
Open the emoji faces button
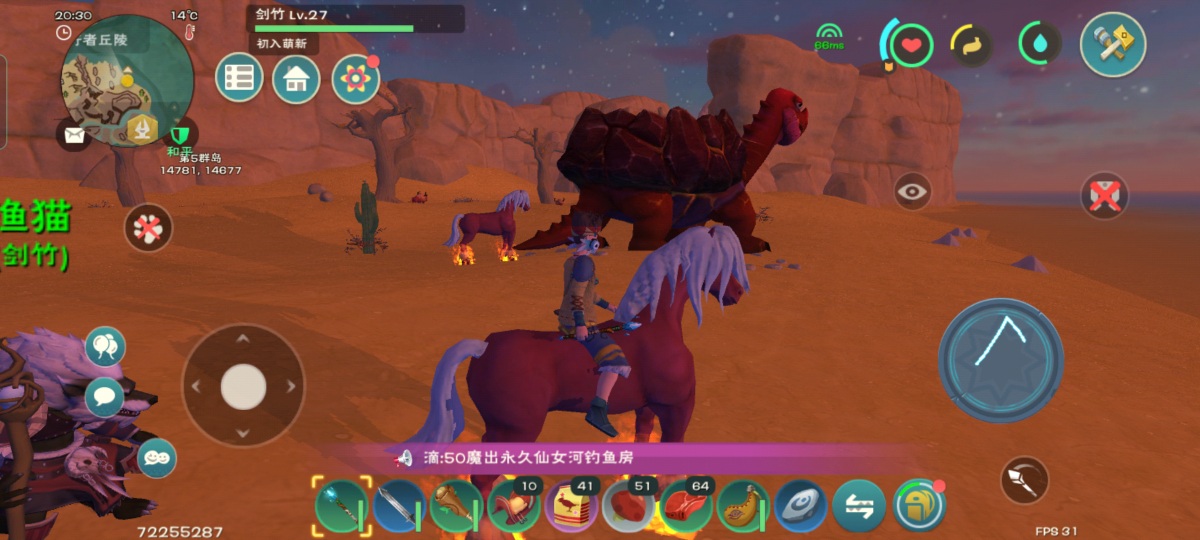point(157,458)
